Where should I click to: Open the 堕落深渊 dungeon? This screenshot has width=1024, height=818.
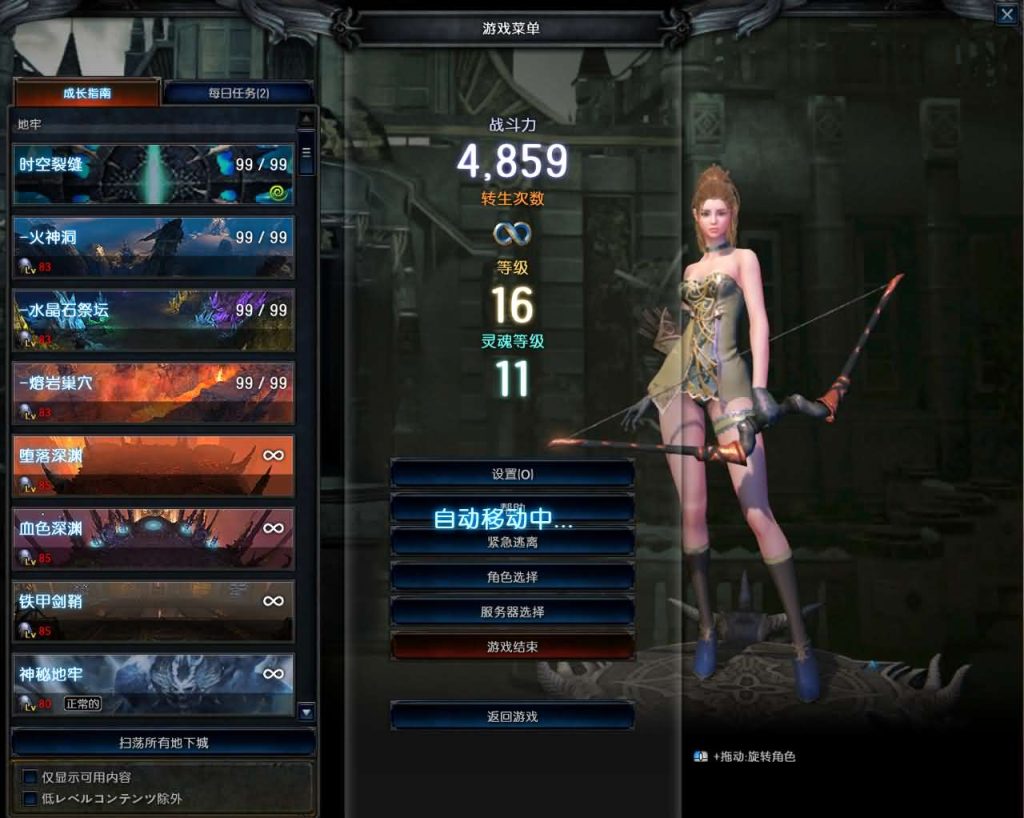(153, 466)
